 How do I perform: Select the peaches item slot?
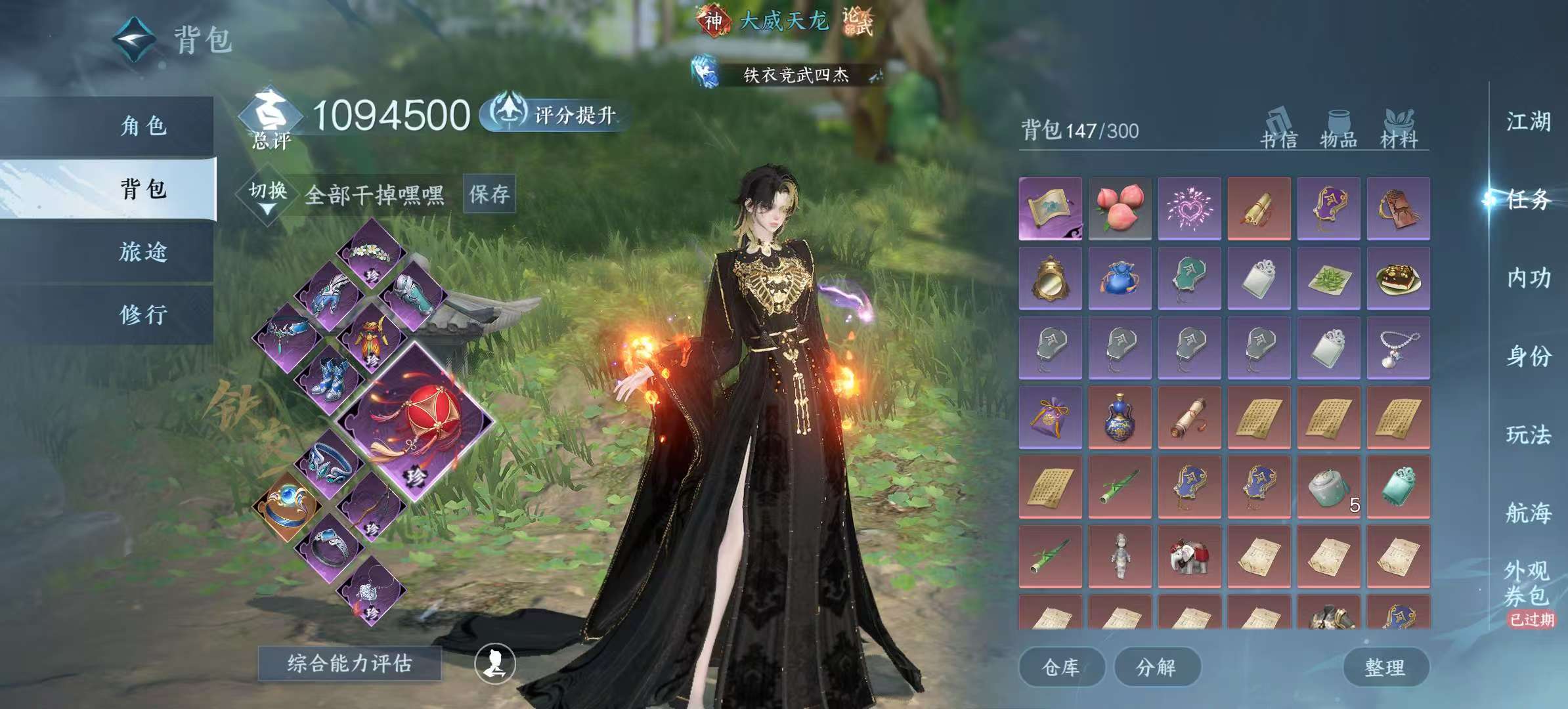1120,208
